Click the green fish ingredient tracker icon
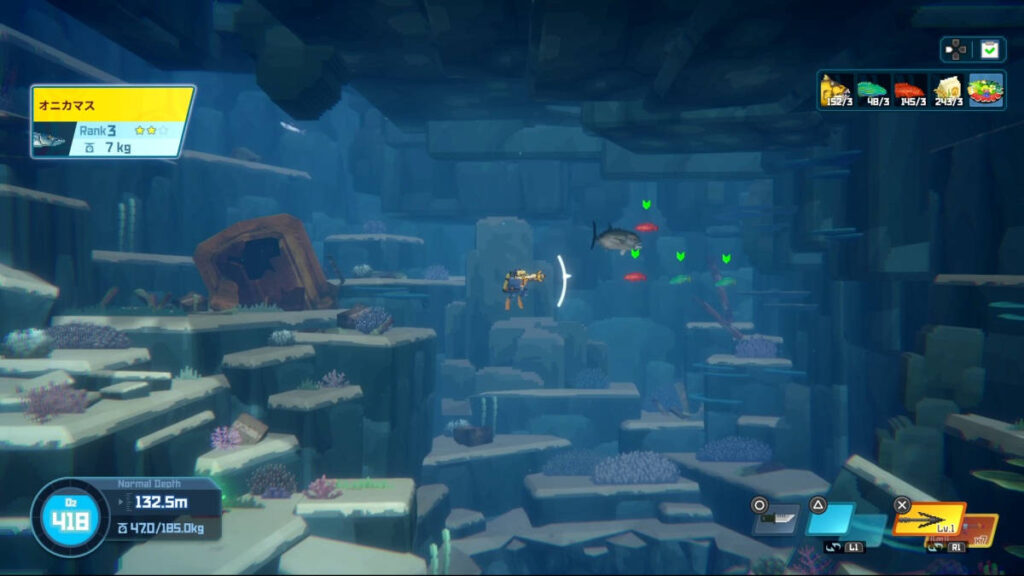The width and height of the screenshot is (1024, 576). tap(873, 90)
